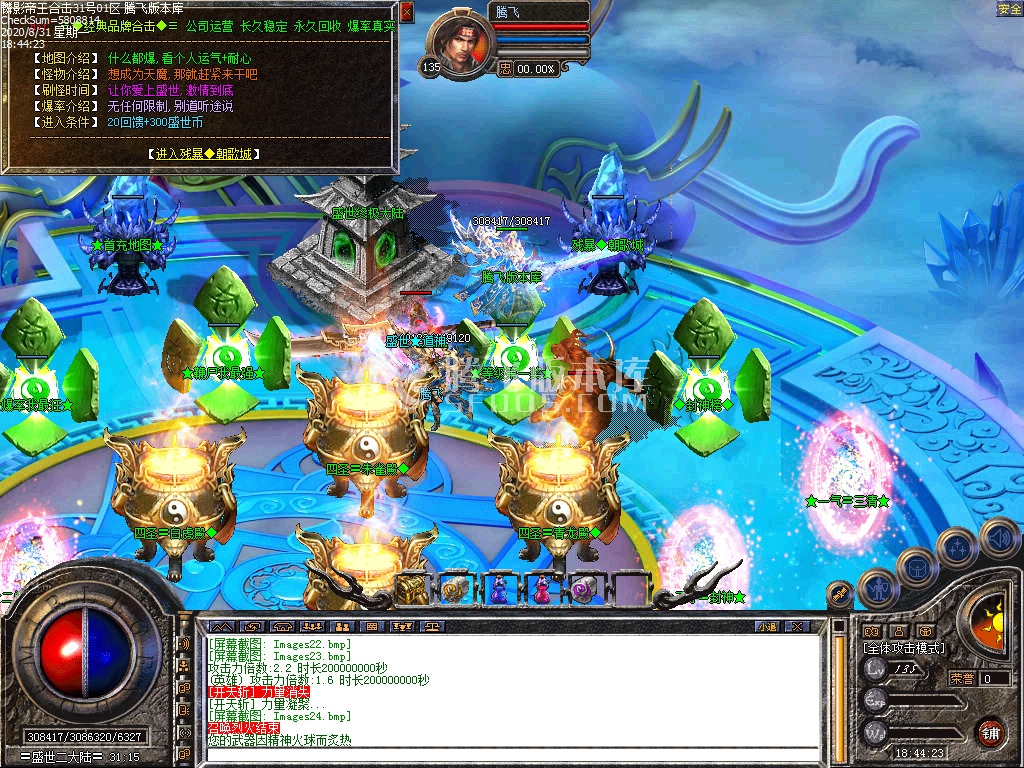Close the NPC dialogue window
This screenshot has width=1024, height=768.
click(x=406, y=12)
